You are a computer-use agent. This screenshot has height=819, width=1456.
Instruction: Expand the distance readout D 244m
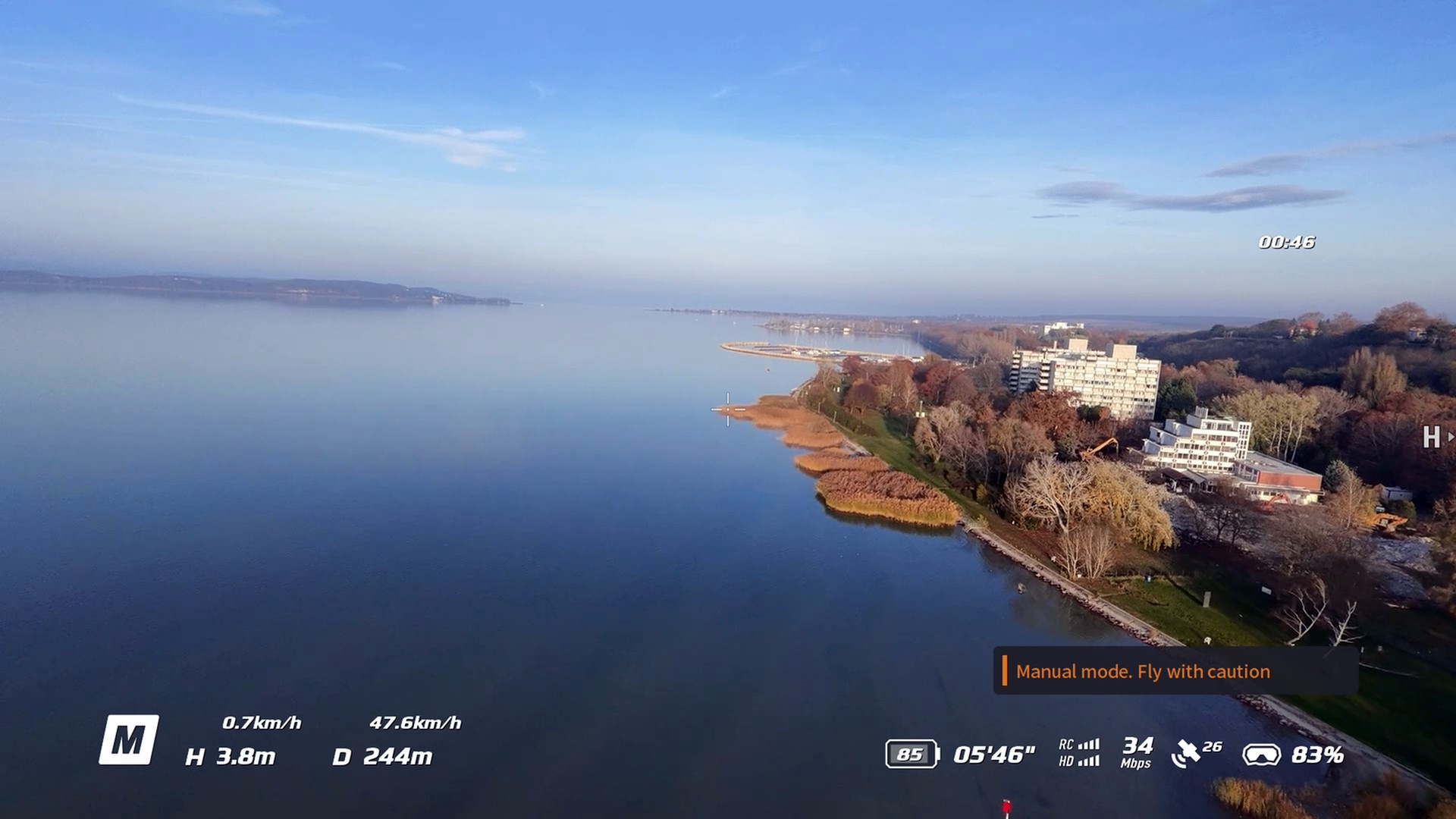pyautogui.click(x=384, y=755)
